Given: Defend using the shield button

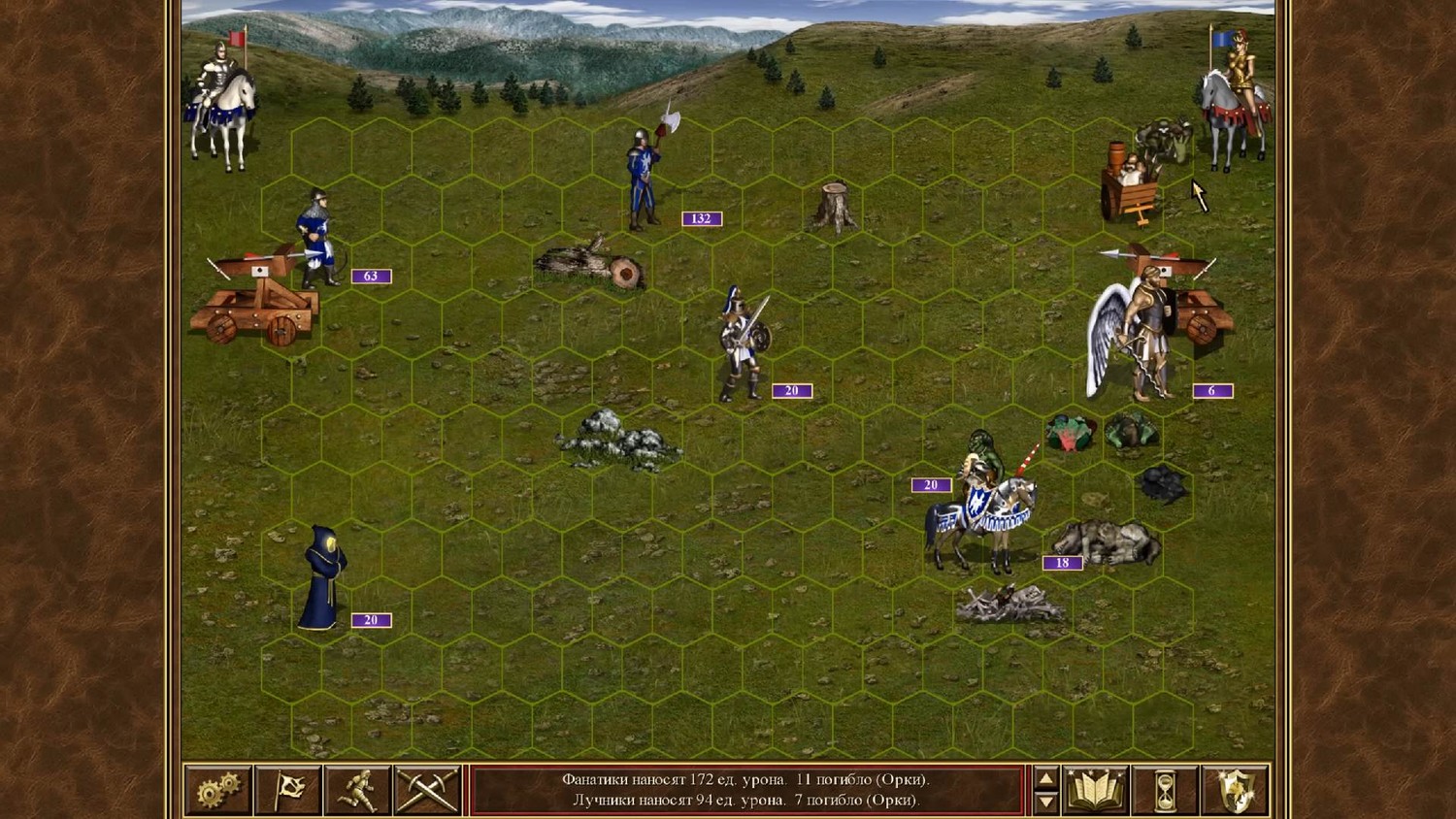Looking at the screenshot, I should pos(1235,790).
